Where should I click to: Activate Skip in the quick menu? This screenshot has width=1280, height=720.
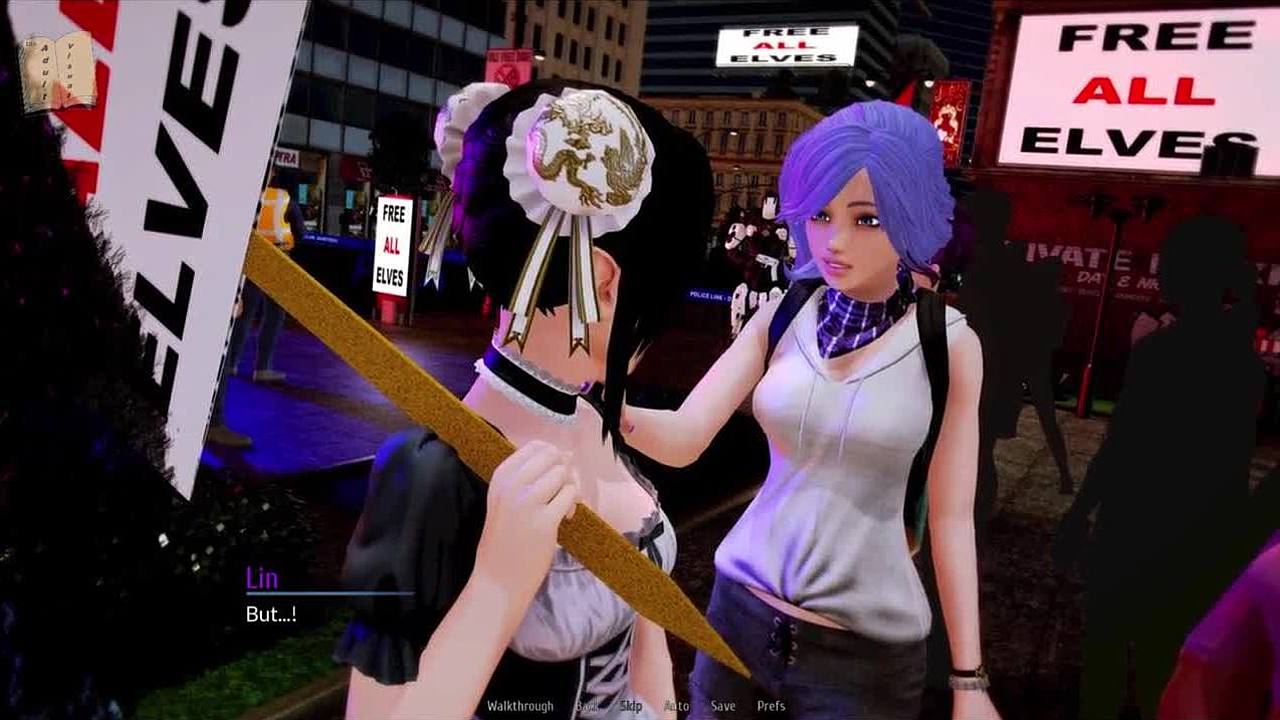click(631, 706)
